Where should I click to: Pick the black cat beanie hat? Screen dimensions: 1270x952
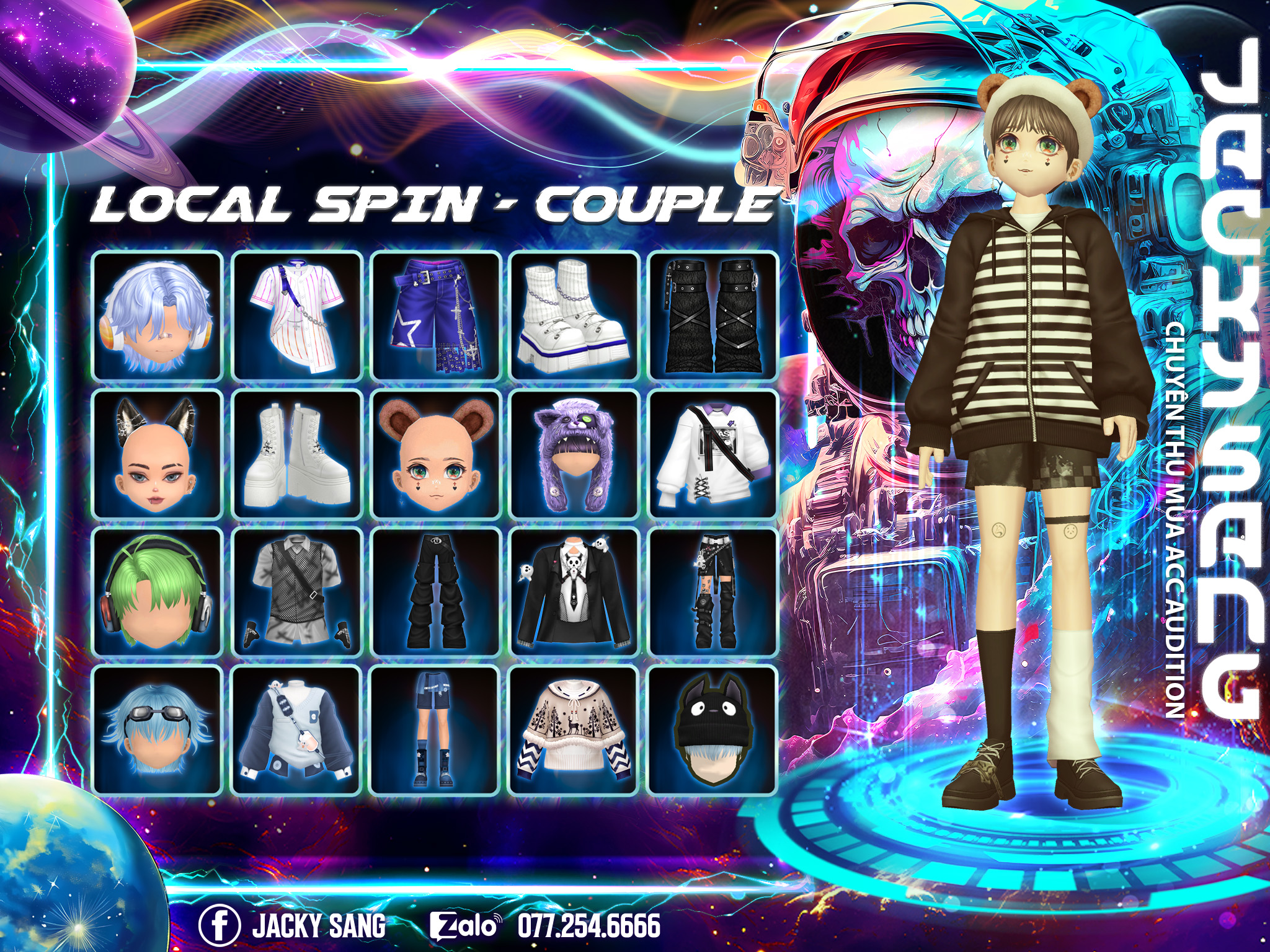[713, 730]
